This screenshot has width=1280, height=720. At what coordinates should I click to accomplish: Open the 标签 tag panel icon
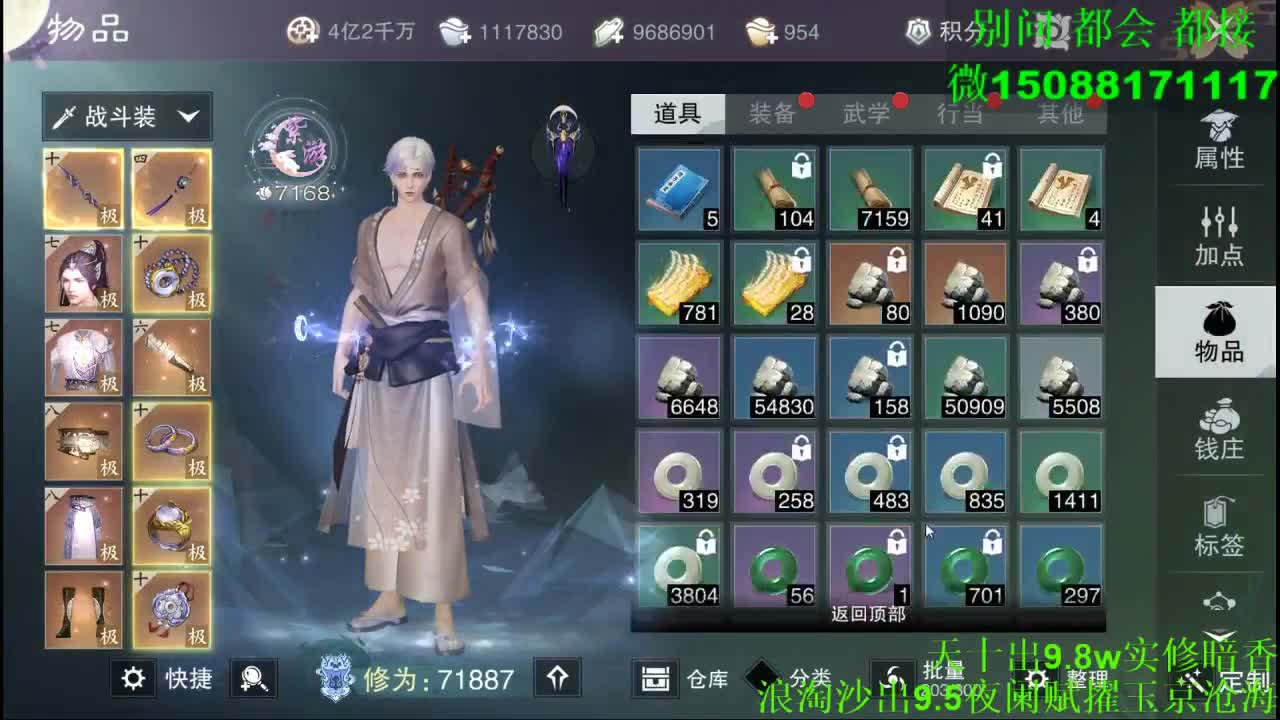[x=1215, y=525]
